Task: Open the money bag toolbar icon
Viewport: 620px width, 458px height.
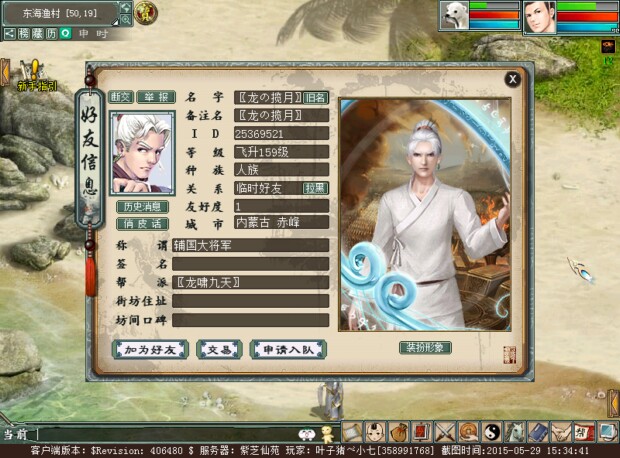Action: point(398,432)
